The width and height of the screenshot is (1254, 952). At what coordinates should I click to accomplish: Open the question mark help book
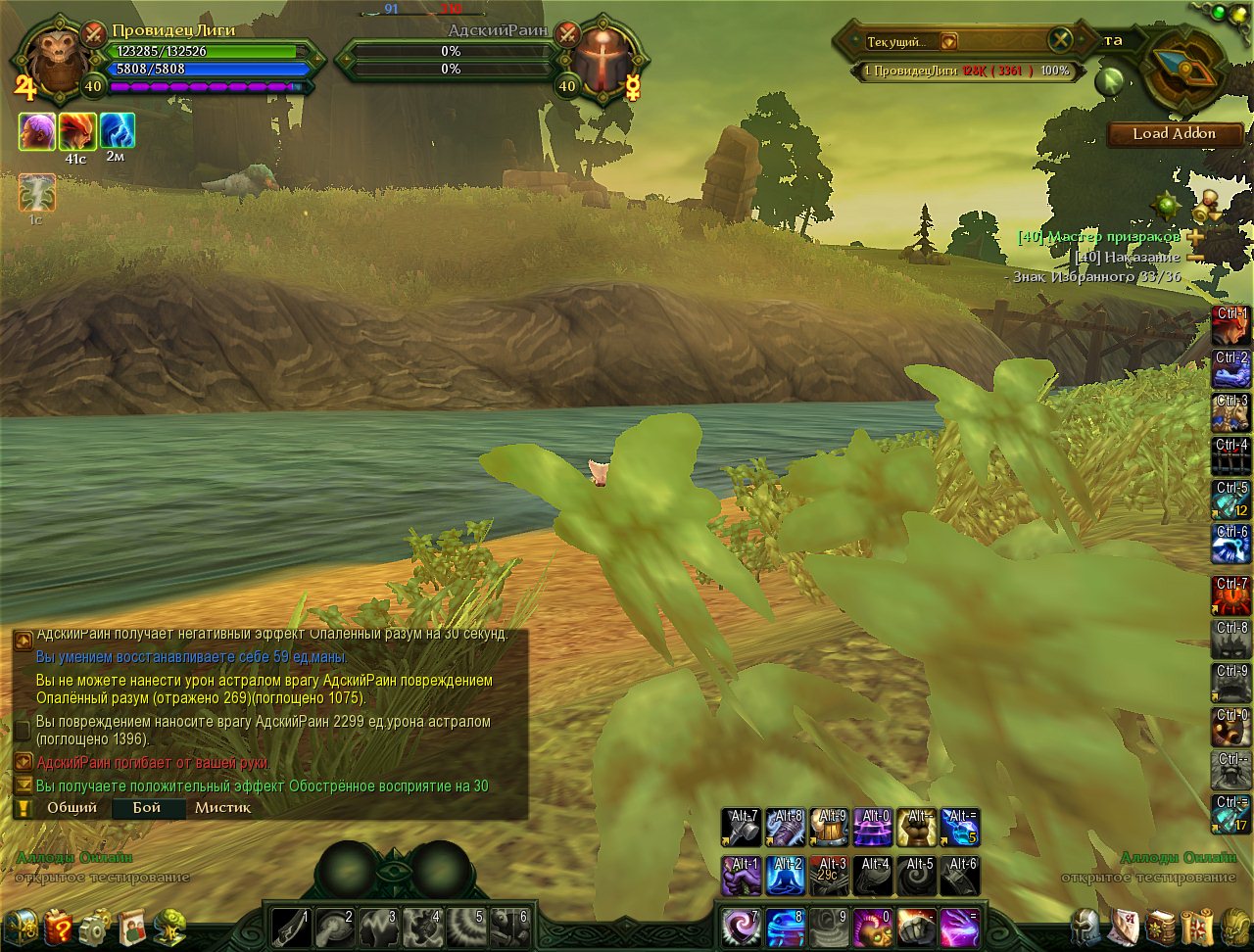tap(58, 927)
